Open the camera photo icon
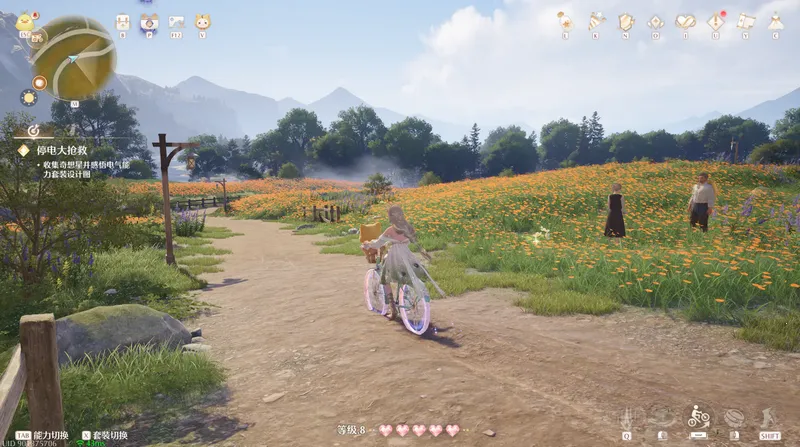The image size is (800, 447). [x=149, y=22]
